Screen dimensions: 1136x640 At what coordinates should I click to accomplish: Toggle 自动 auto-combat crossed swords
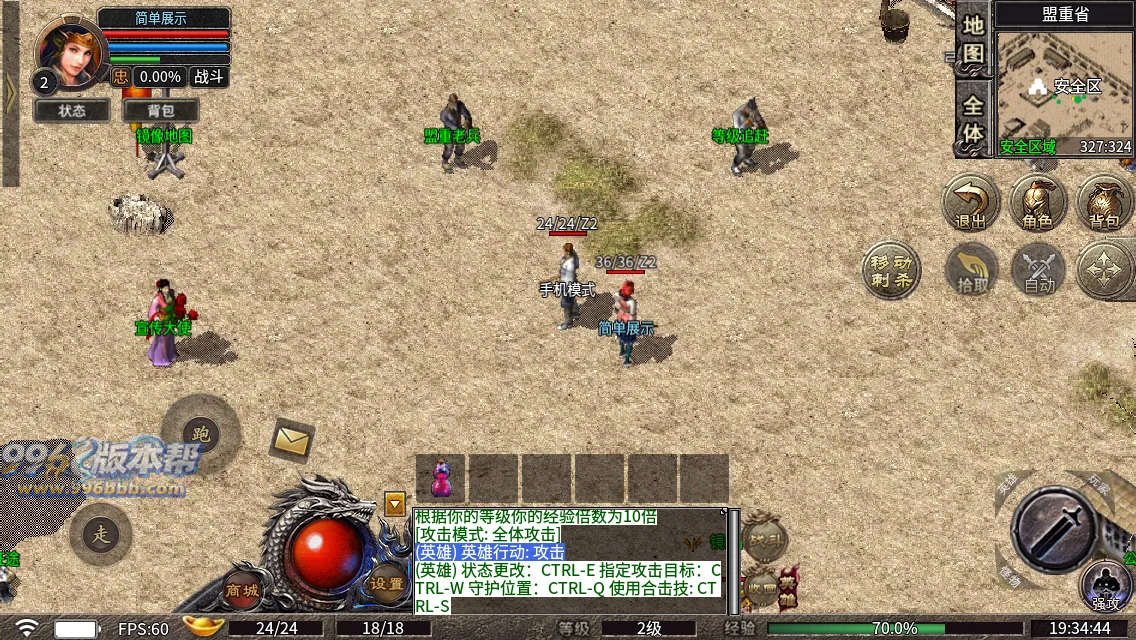click(x=1038, y=270)
